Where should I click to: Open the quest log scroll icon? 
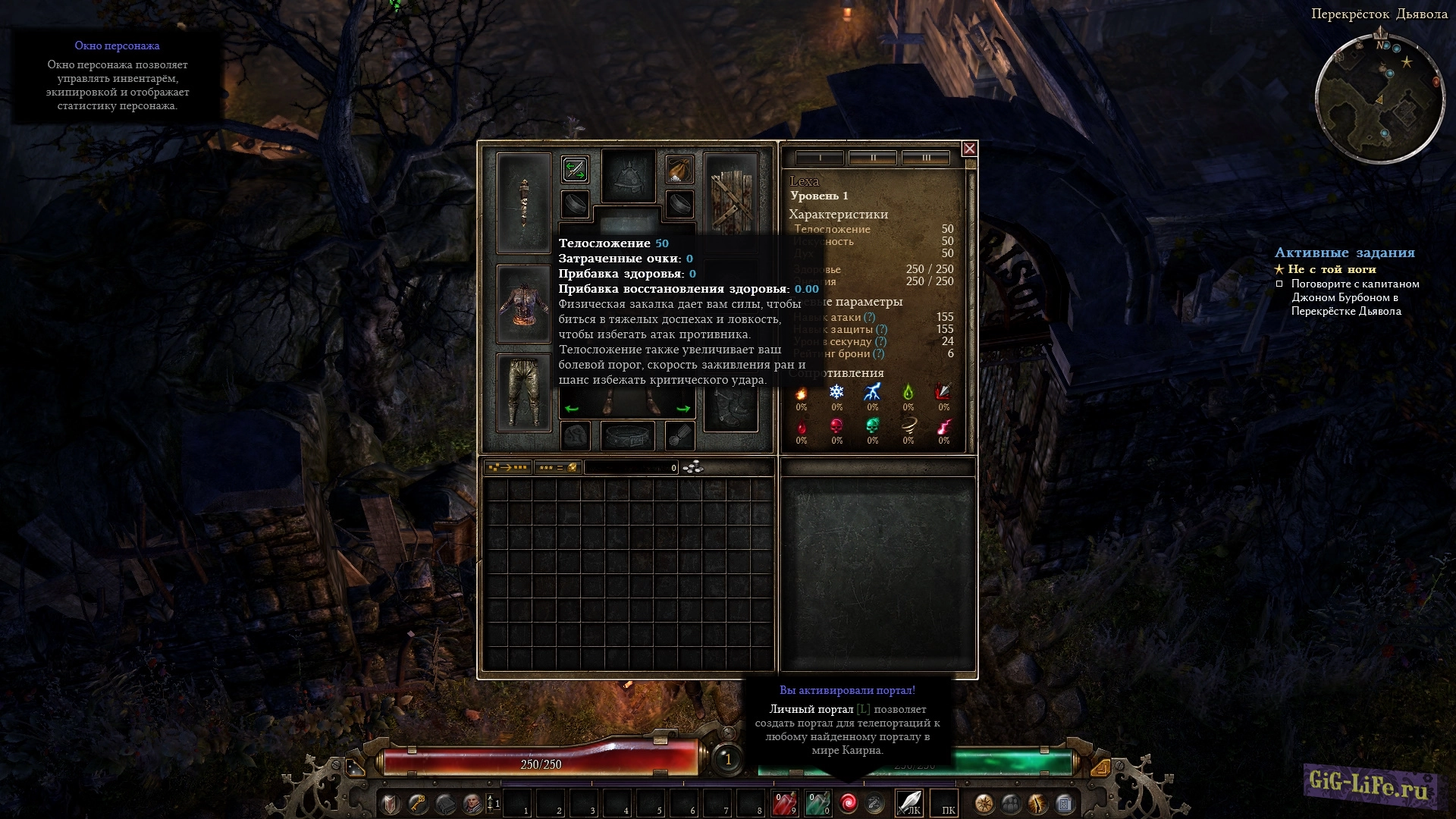1064,803
